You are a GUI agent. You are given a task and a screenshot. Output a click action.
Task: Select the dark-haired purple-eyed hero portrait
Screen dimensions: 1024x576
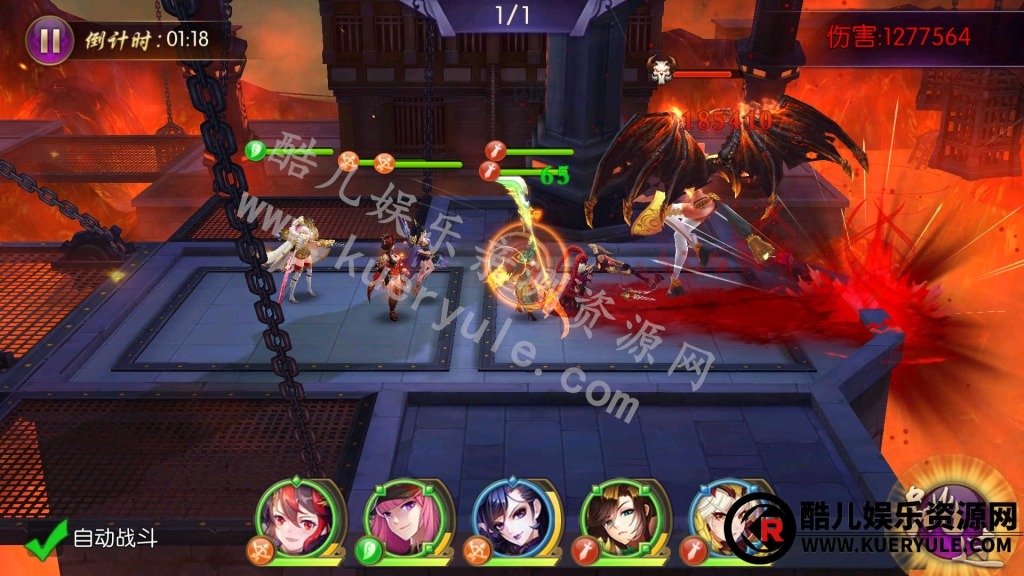click(x=506, y=517)
